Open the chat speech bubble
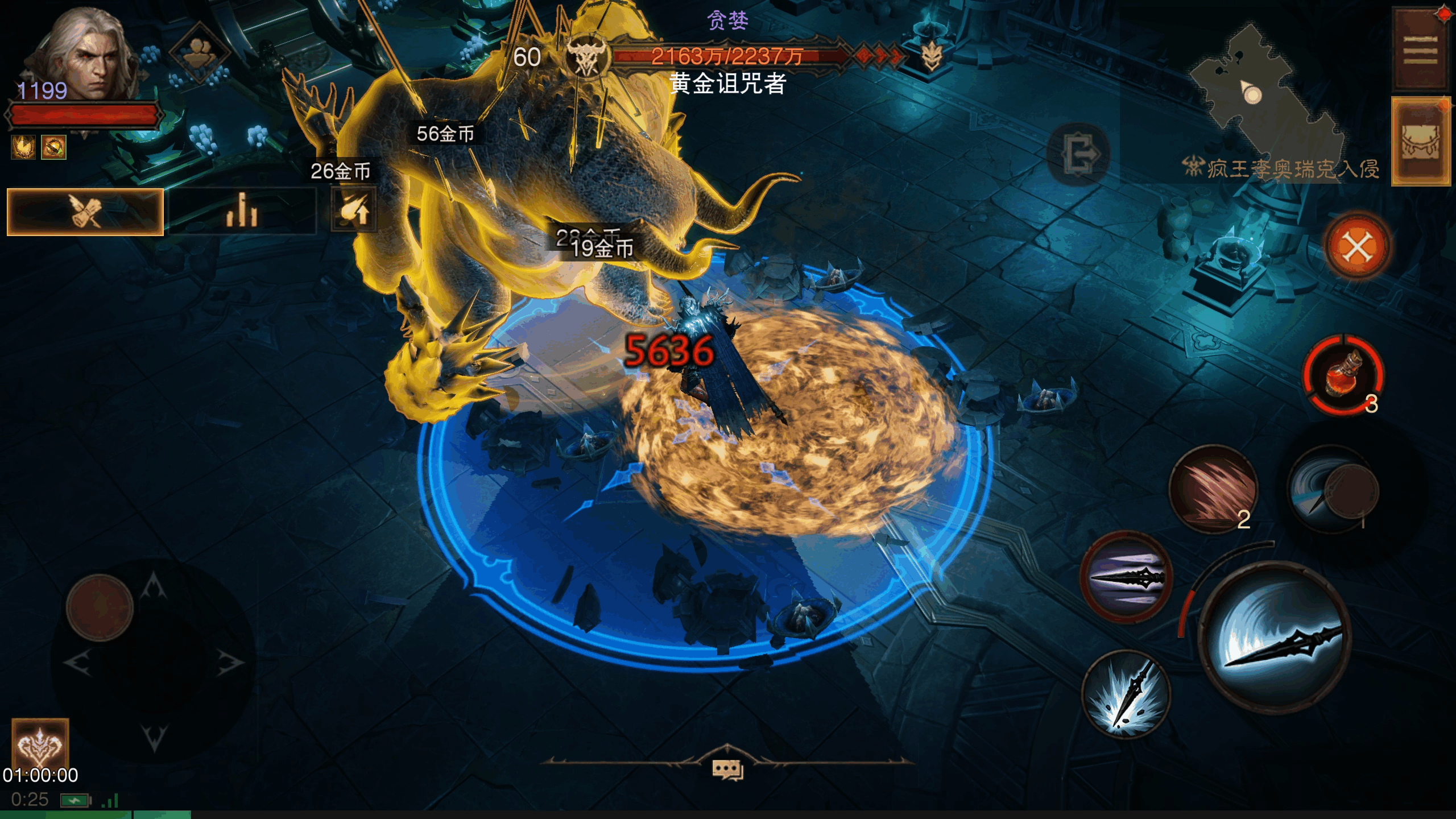1456x819 pixels. (x=727, y=770)
